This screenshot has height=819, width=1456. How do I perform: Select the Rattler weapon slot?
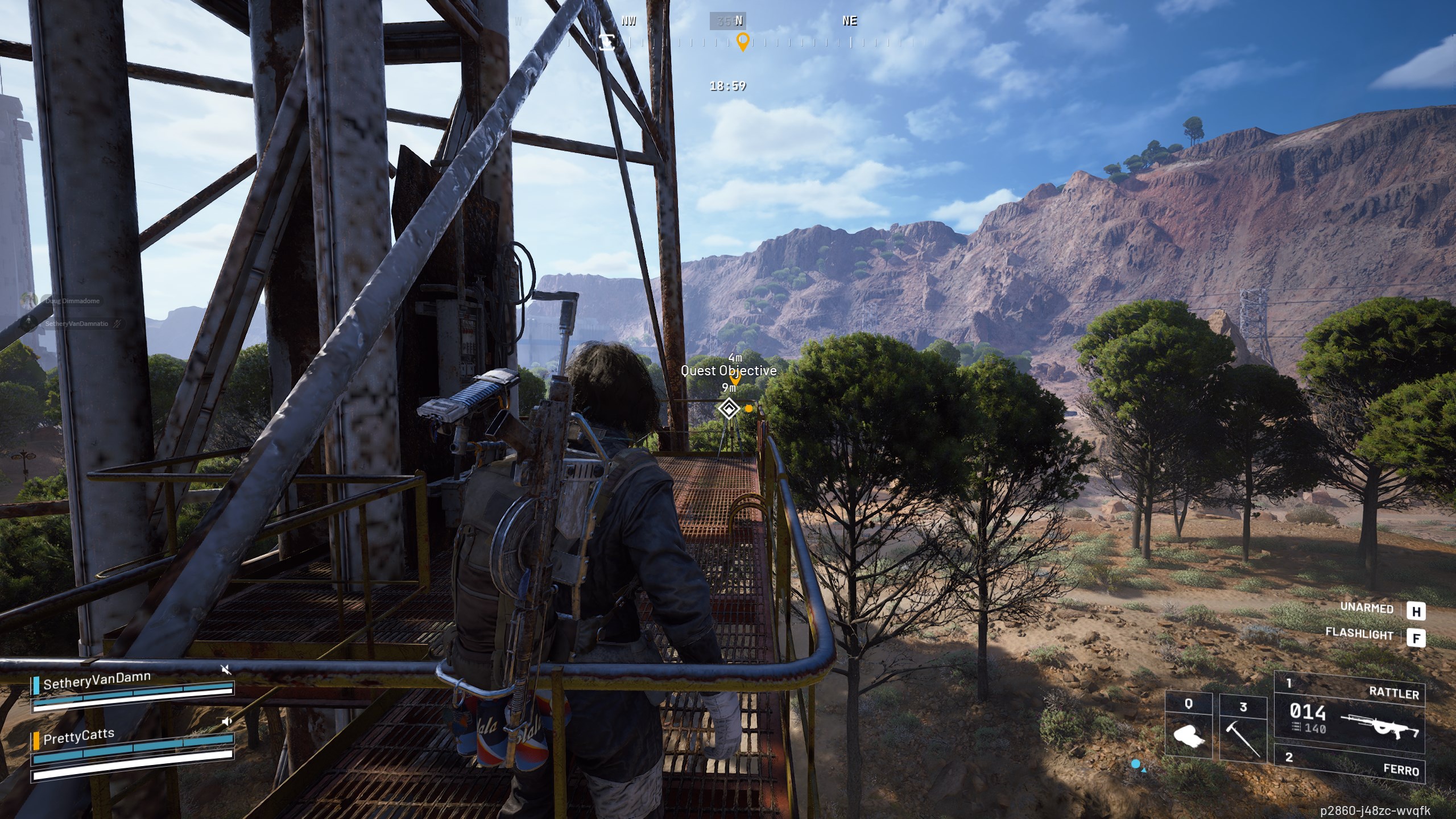1349,713
